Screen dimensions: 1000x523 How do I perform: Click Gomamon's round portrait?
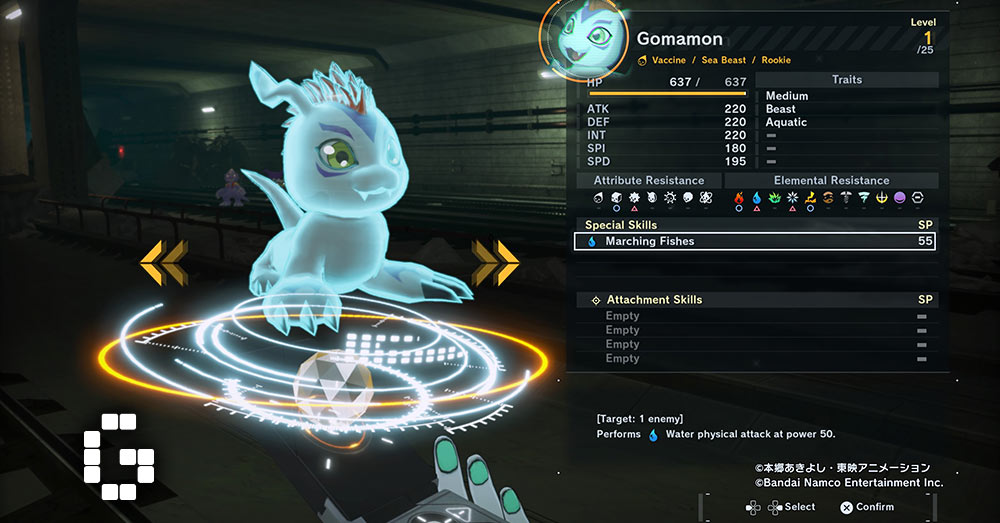(582, 39)
